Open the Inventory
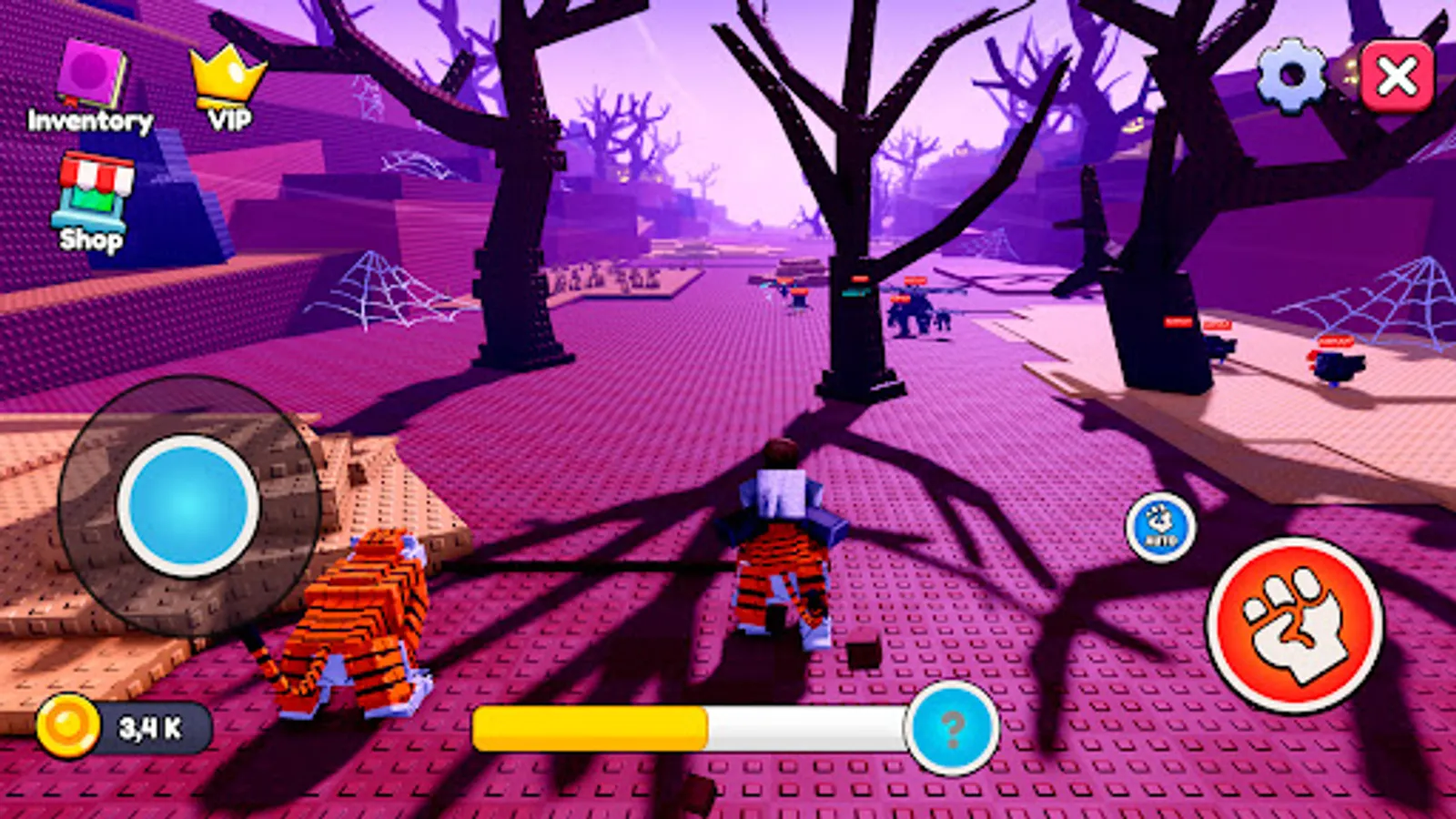Screen dimensions: 1456x819 click(91, 73)
